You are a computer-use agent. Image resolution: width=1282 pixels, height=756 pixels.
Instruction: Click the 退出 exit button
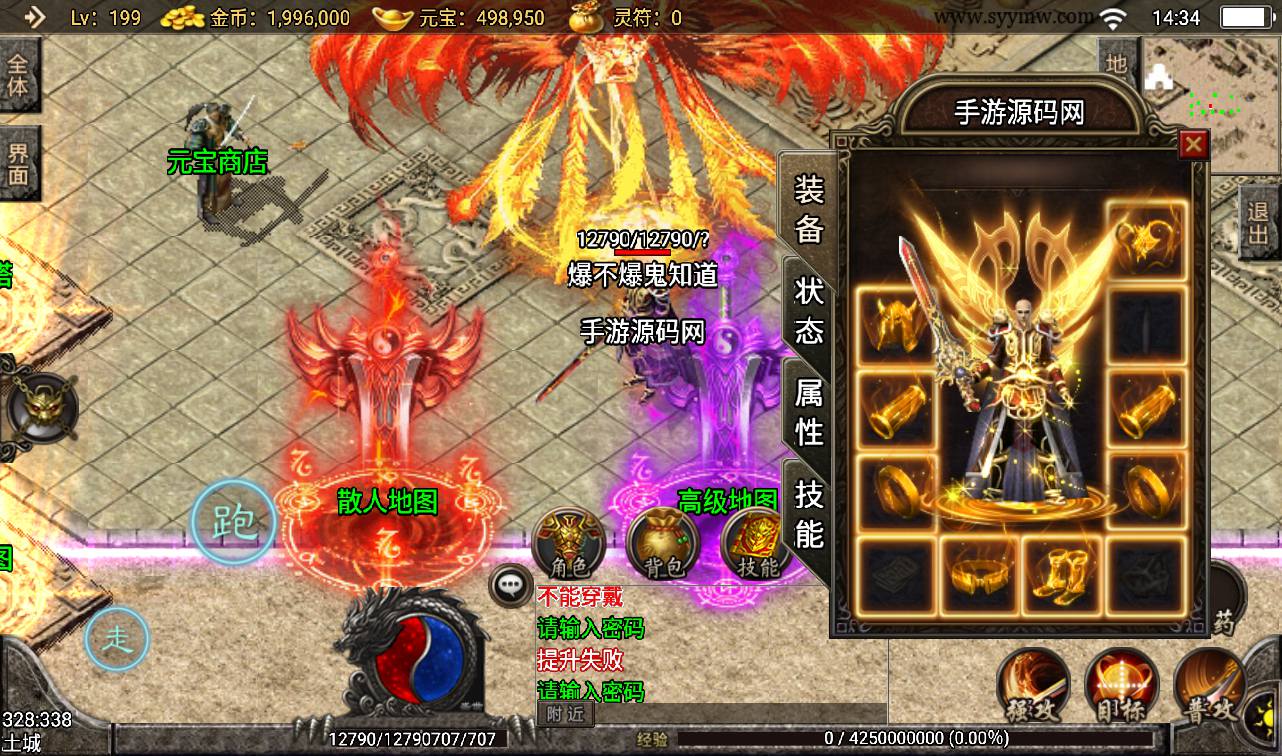[1258, 224]
